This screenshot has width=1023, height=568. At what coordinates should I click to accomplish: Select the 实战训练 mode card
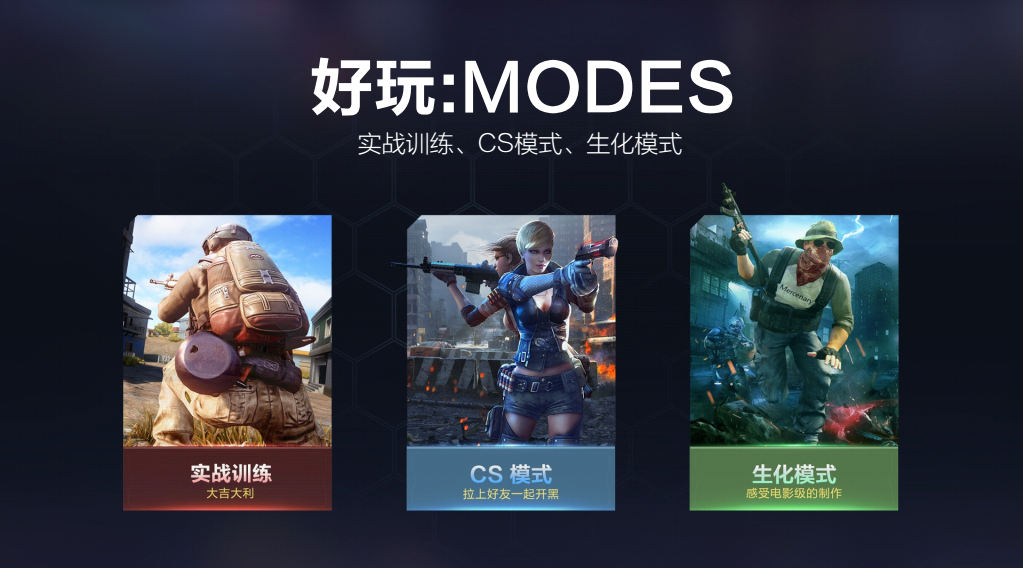pyautogui.click(x=227, y=362)
